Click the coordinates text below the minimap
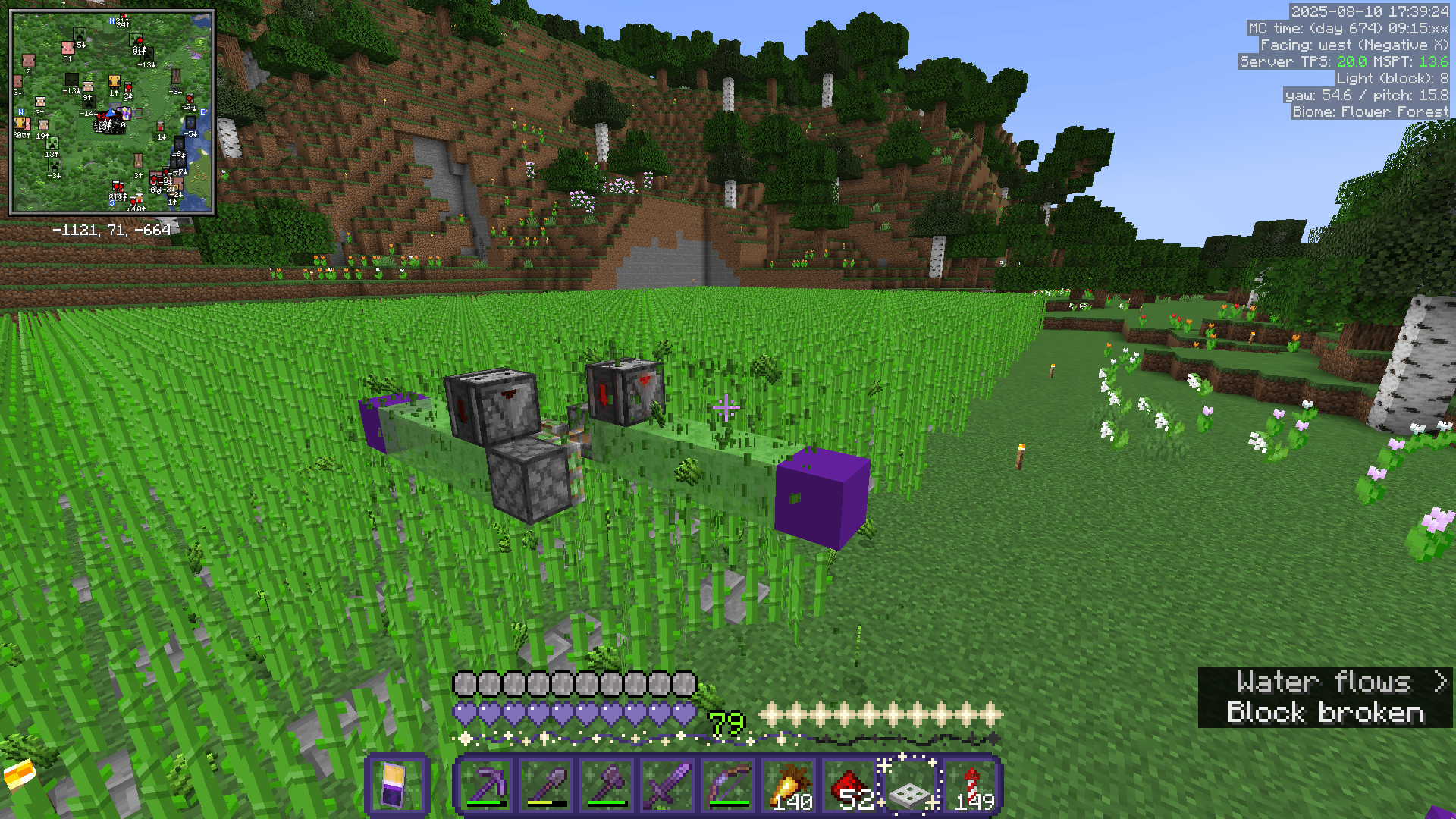1456x819 pixels. 112,227
